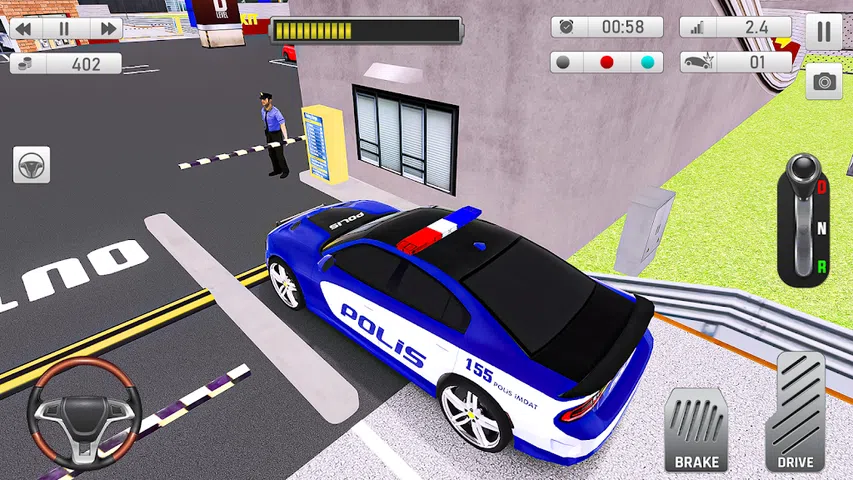The image size is (853, 480).
Task: Tap the BRAKE pedal
Action: 695,428
